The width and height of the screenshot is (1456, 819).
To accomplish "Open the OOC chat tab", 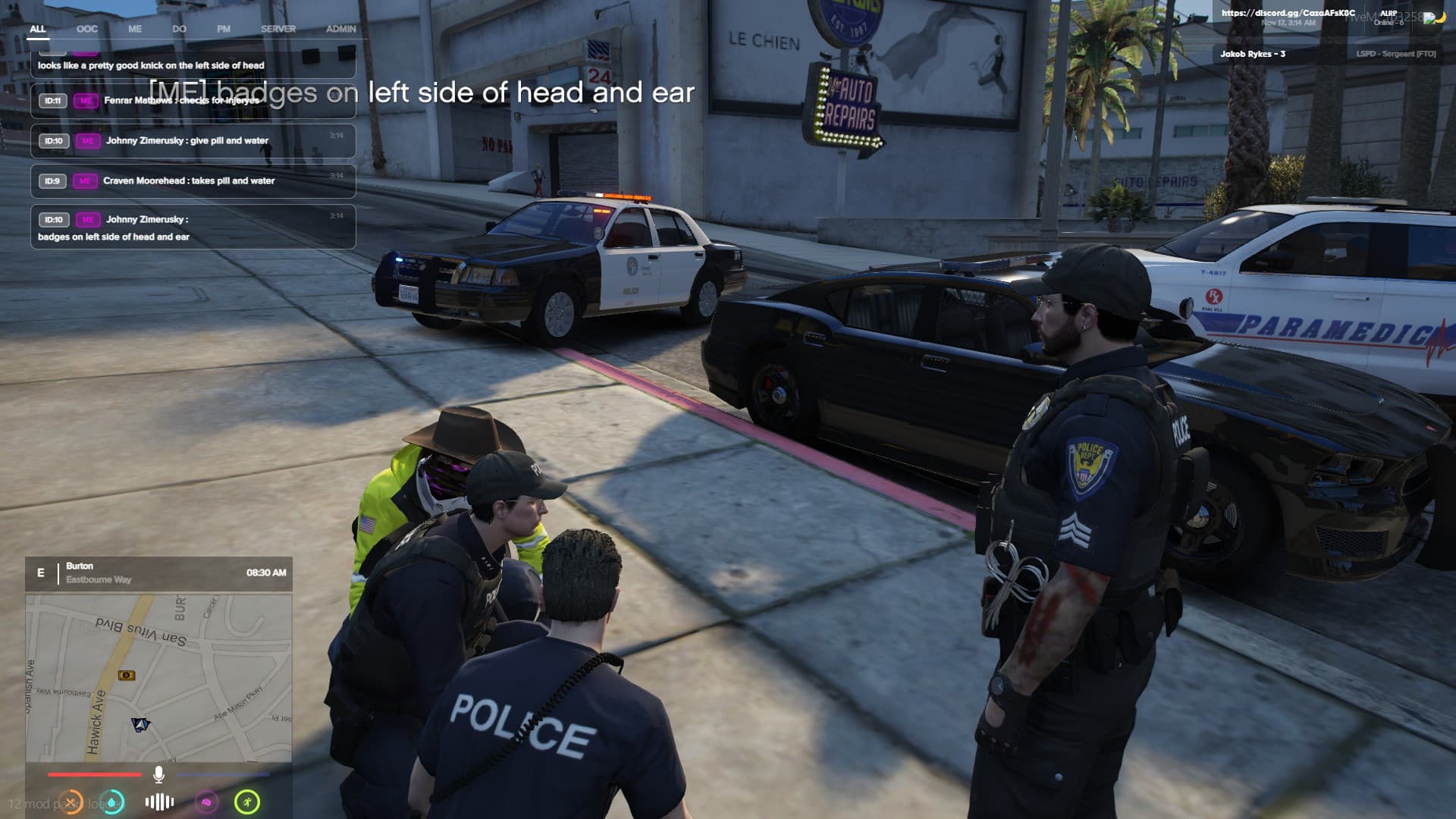I will tap(87, 29).
